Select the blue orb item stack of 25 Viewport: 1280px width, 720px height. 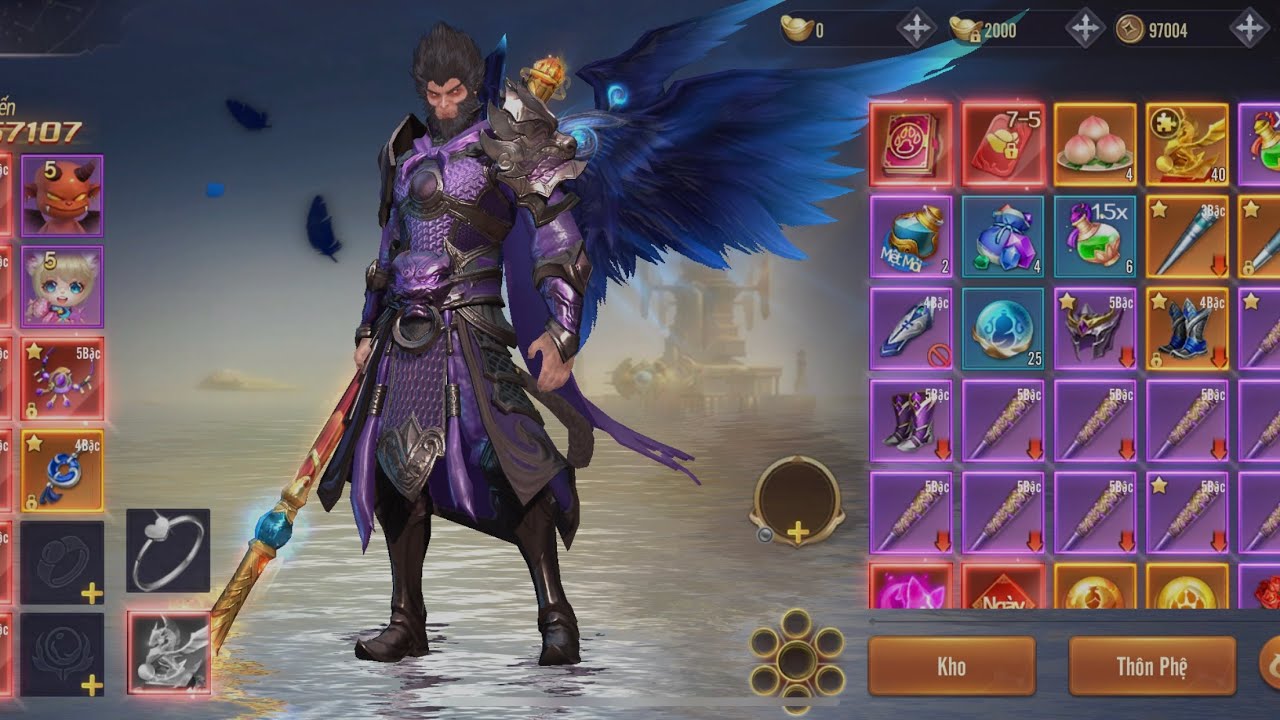1003,328
